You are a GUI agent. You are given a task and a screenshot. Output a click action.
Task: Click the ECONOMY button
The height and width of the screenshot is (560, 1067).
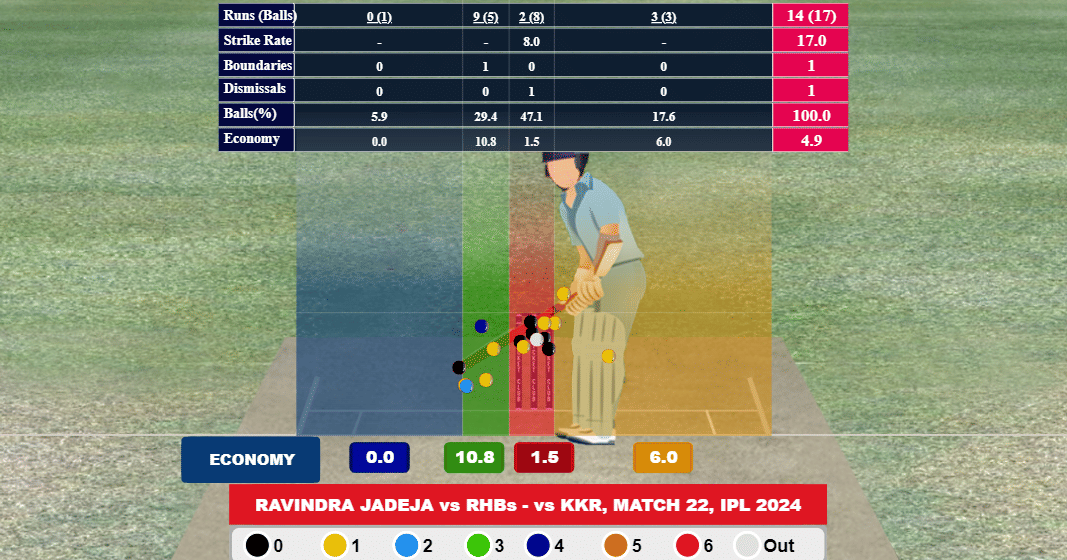251,460
